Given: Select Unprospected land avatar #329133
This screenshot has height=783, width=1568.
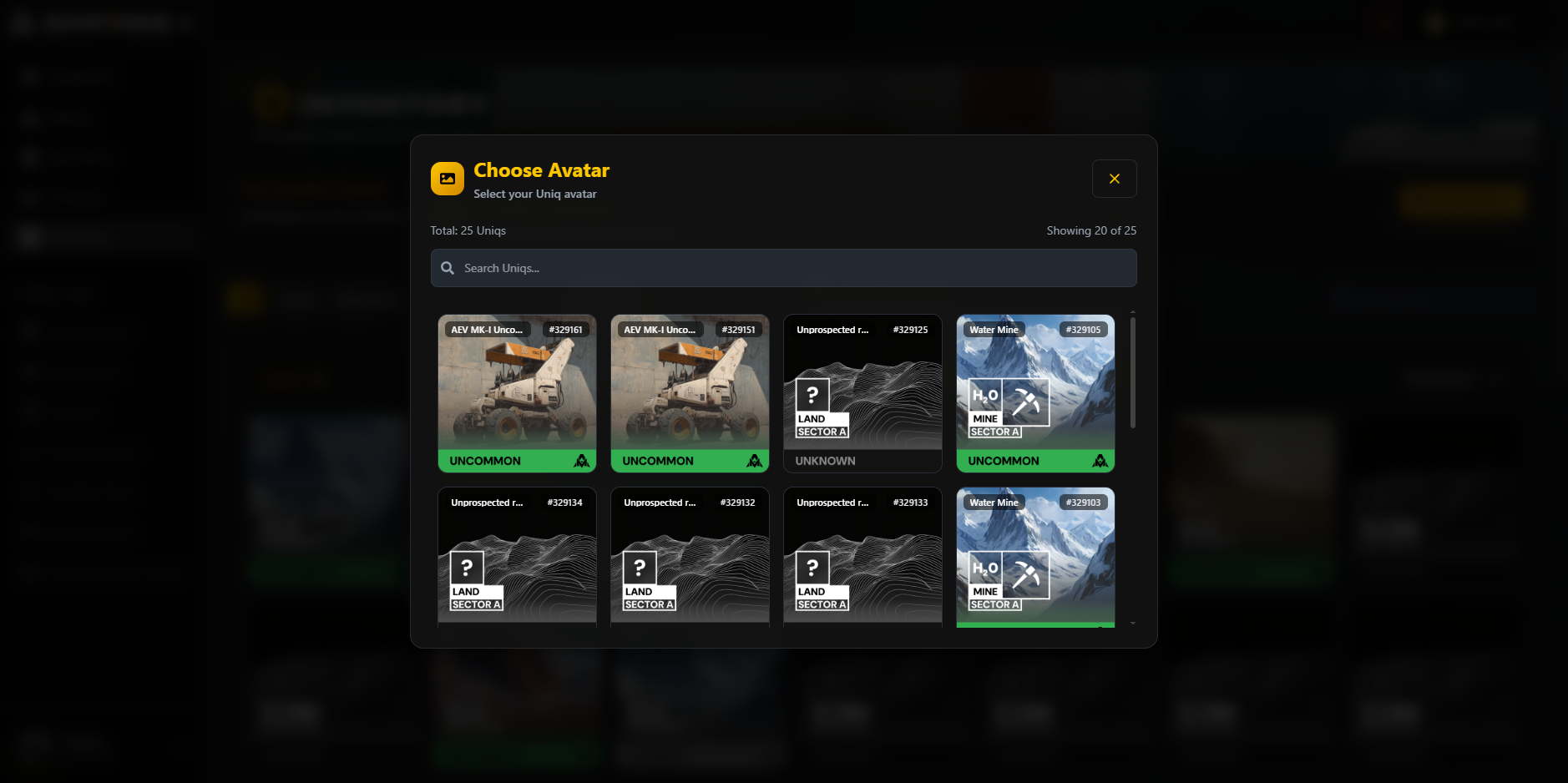Looking at the screenshot, I should (x=862, y=557).
